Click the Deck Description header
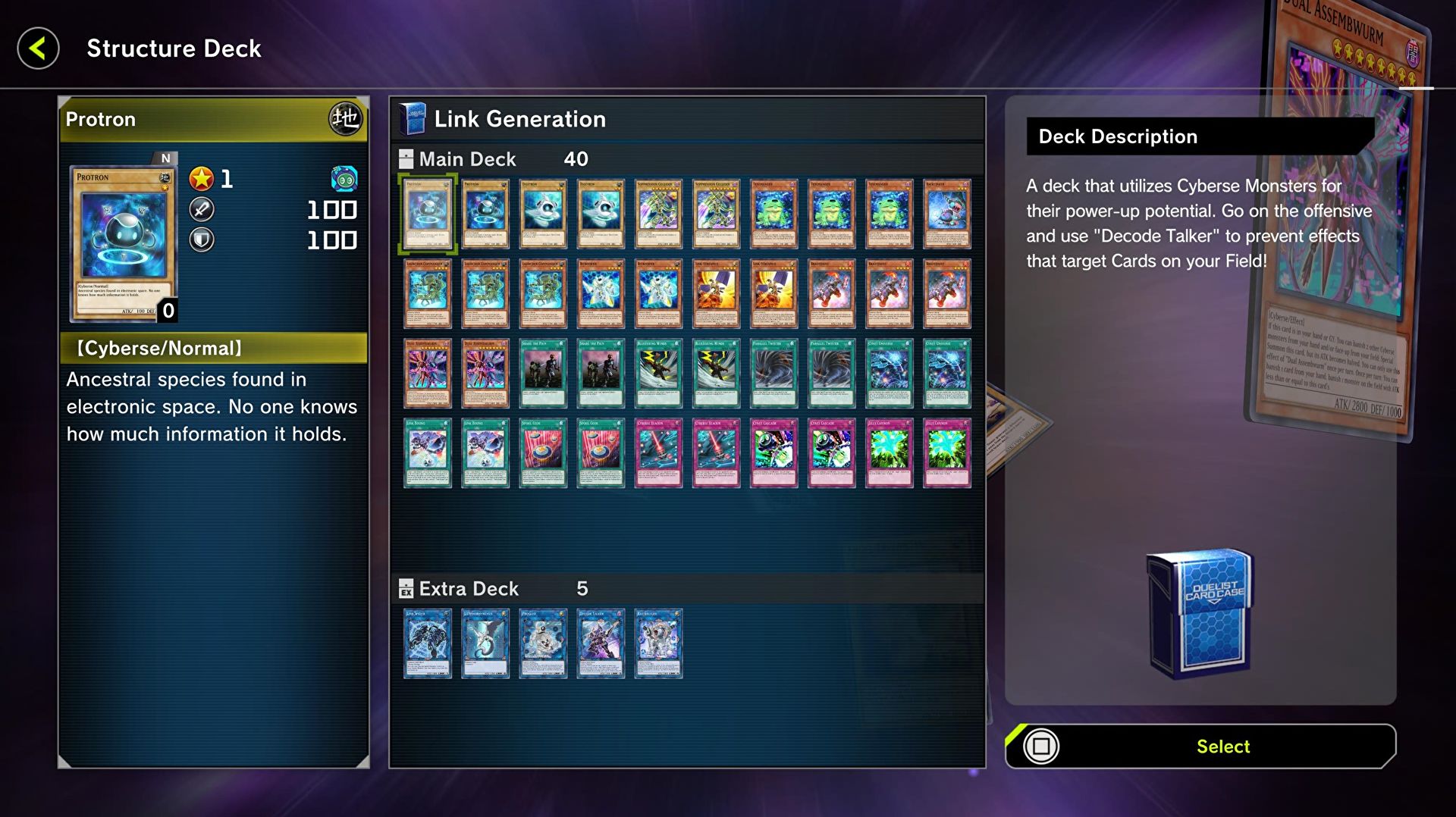The height and width of the screenshot is (817, 1456). click(1118, 136)
